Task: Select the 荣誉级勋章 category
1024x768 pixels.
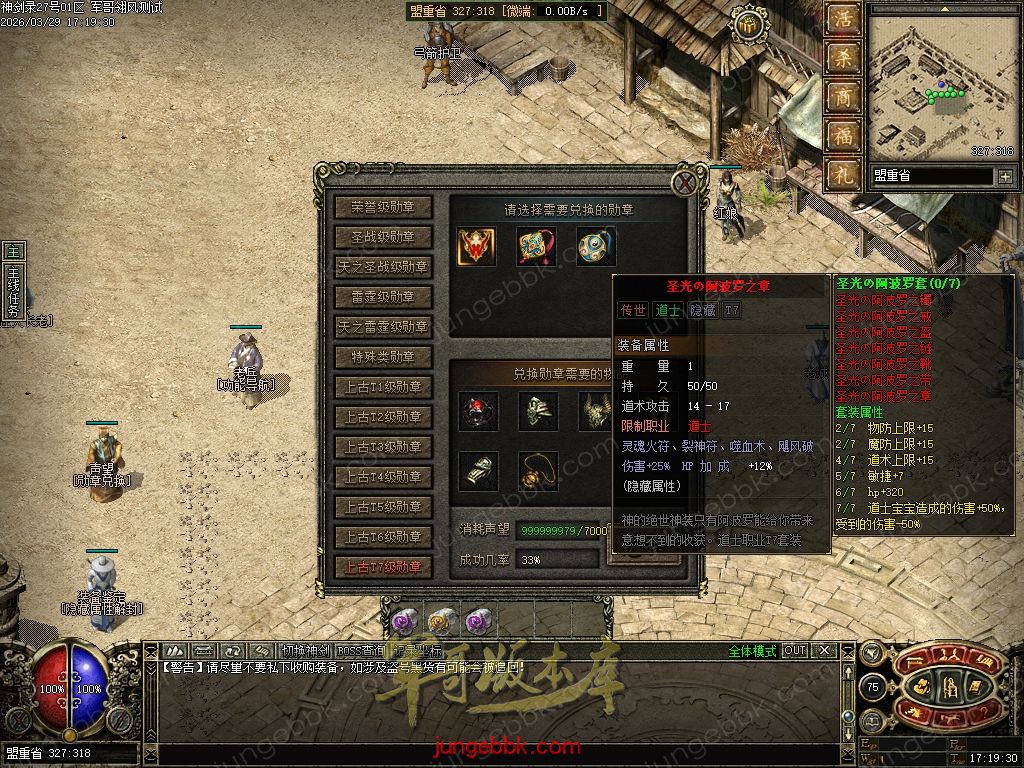Action: point(383,207)
